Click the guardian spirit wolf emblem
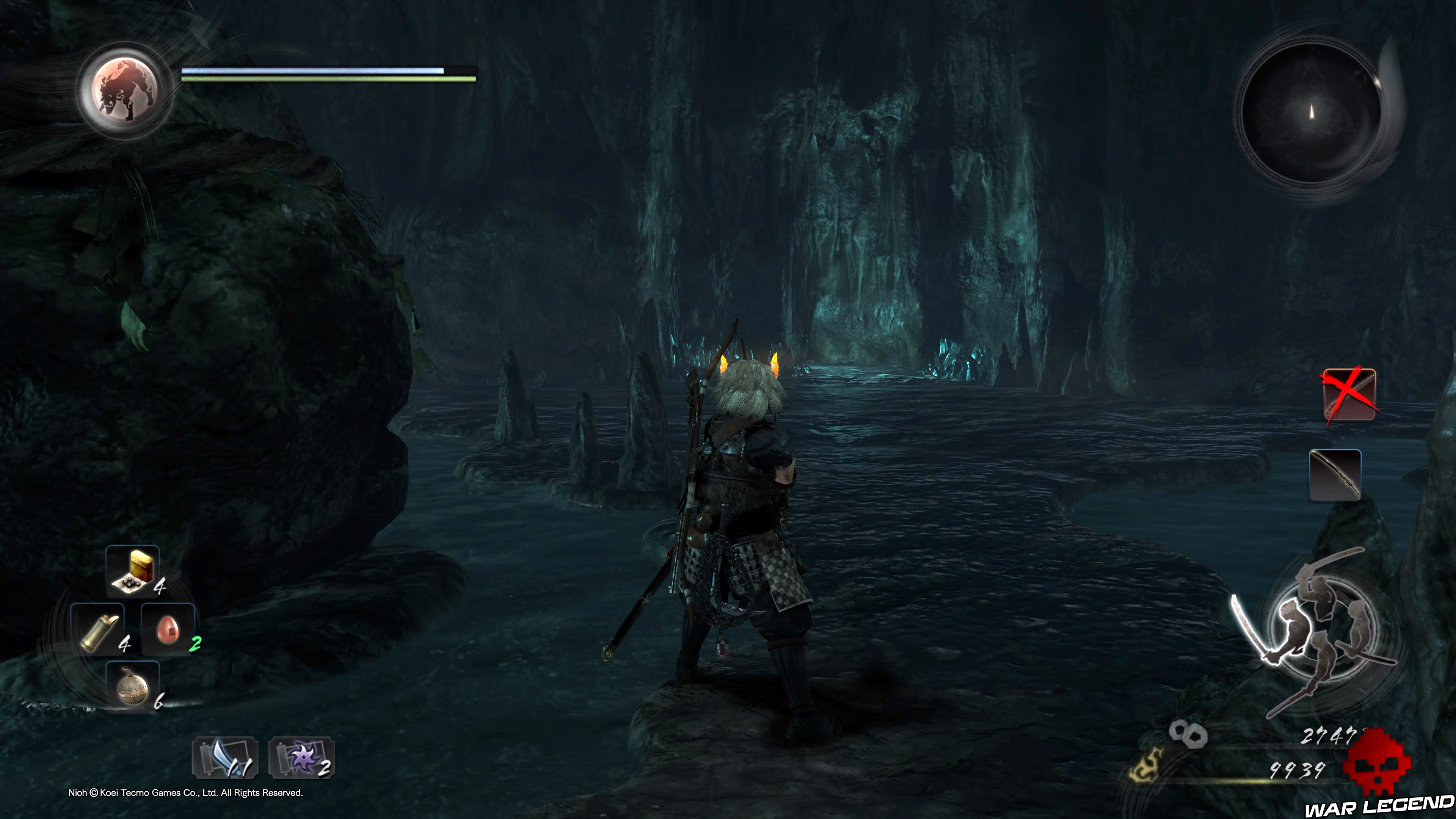Image resolution: width=1456 pixels, height=819 pixels. (x=125, y=91)
